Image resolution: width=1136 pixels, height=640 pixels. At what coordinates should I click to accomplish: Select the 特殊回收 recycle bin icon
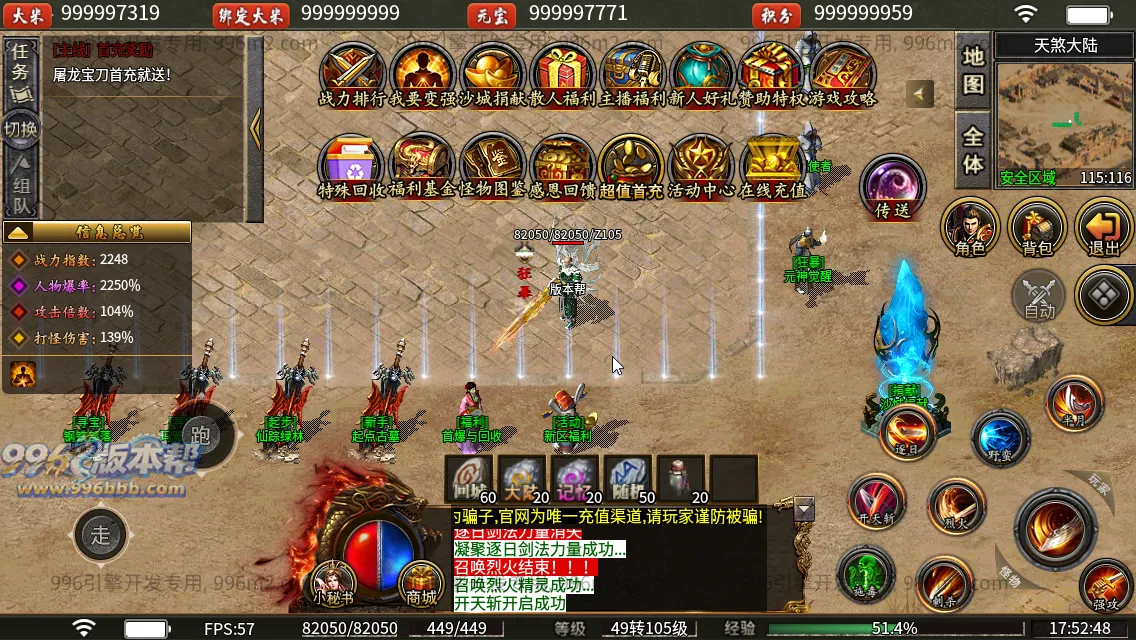(351, 162)
